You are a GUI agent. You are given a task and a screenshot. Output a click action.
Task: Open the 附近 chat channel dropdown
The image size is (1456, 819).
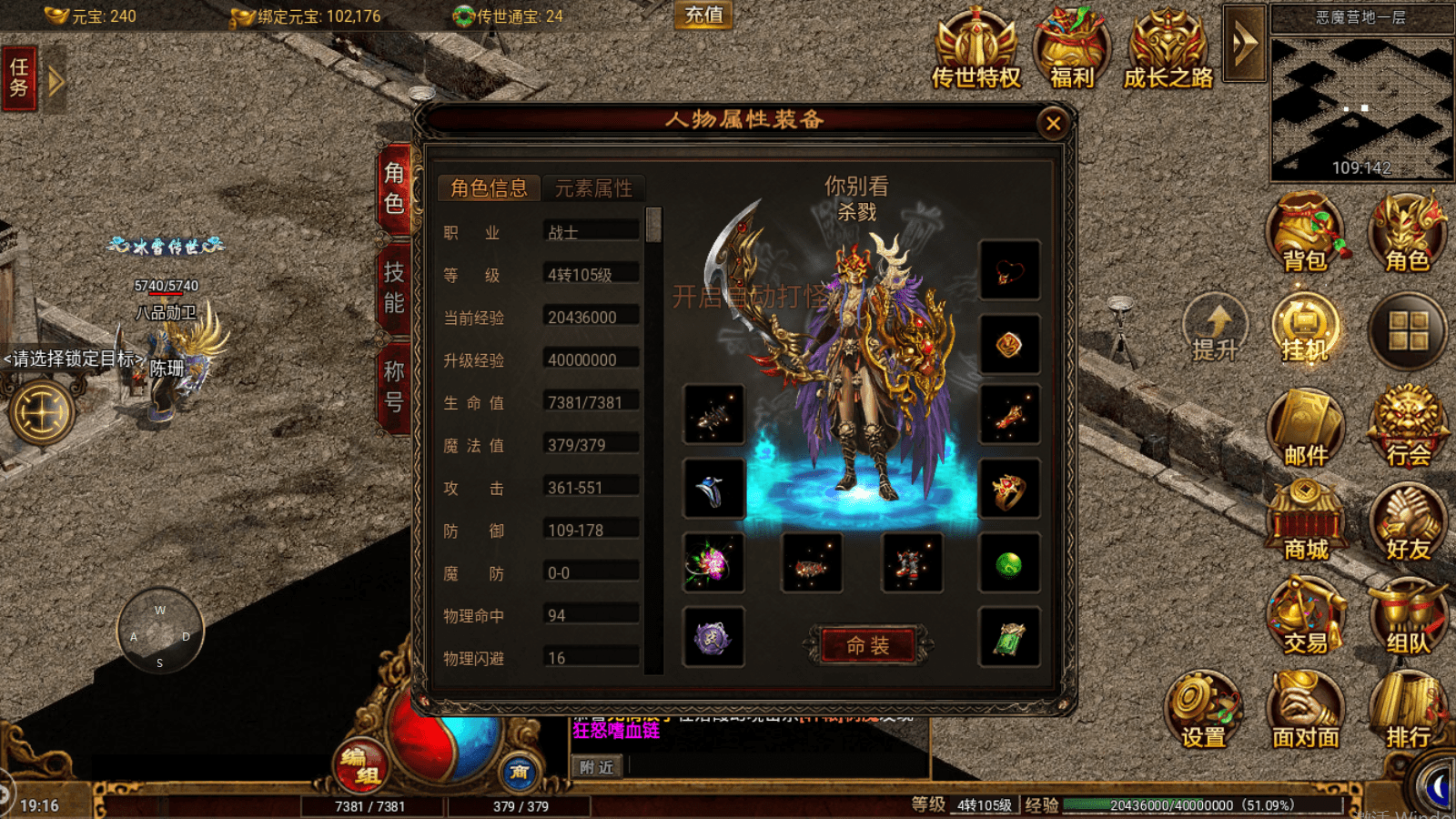596,767
